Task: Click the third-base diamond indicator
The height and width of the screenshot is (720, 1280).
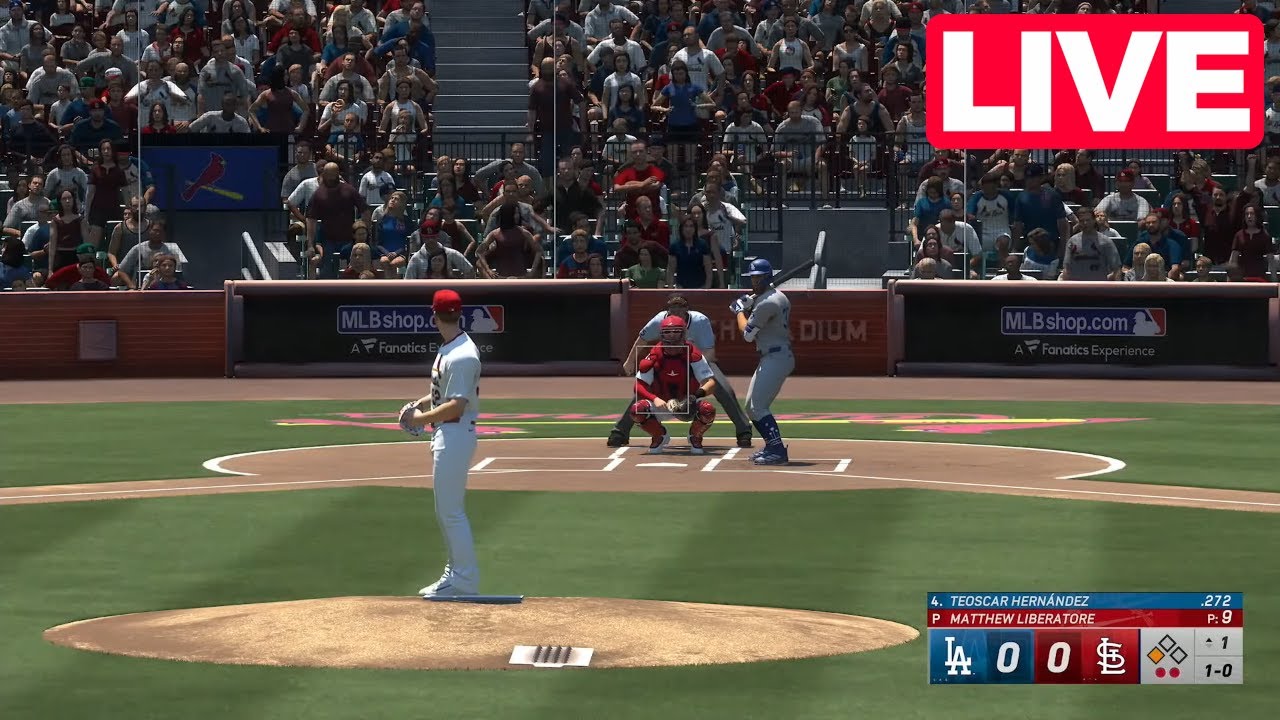Action: point(1179,654)
